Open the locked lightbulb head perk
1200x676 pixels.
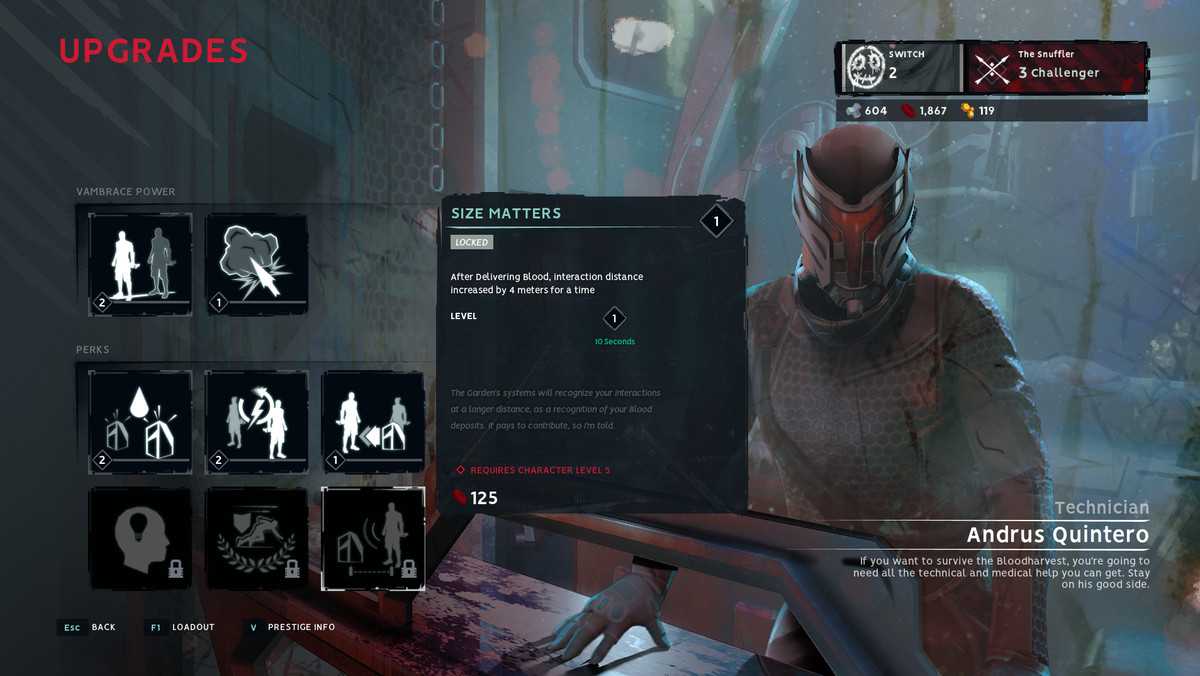[140, 538]
